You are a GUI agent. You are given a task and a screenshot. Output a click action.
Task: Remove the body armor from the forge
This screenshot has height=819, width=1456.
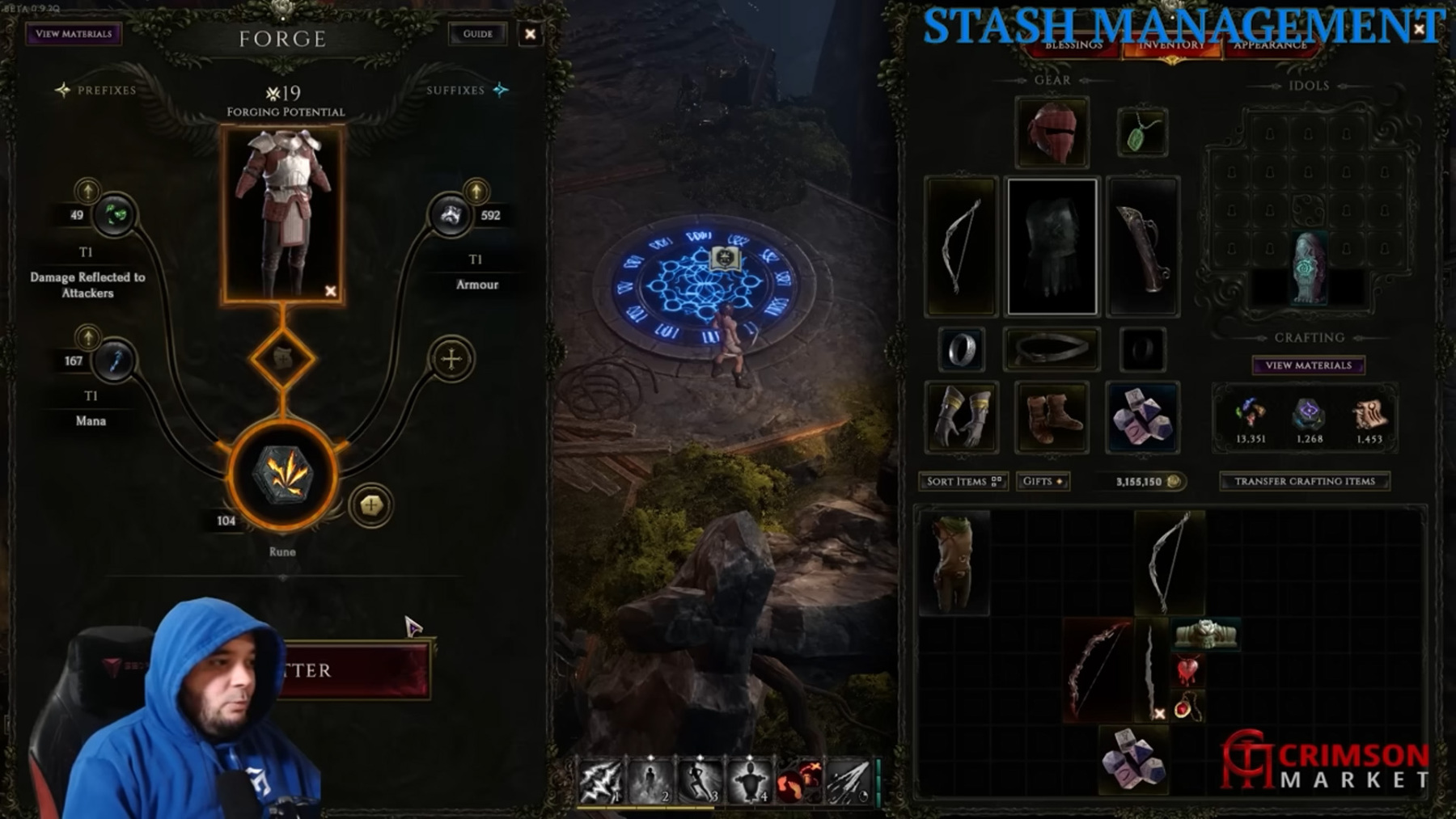(330, 291)
